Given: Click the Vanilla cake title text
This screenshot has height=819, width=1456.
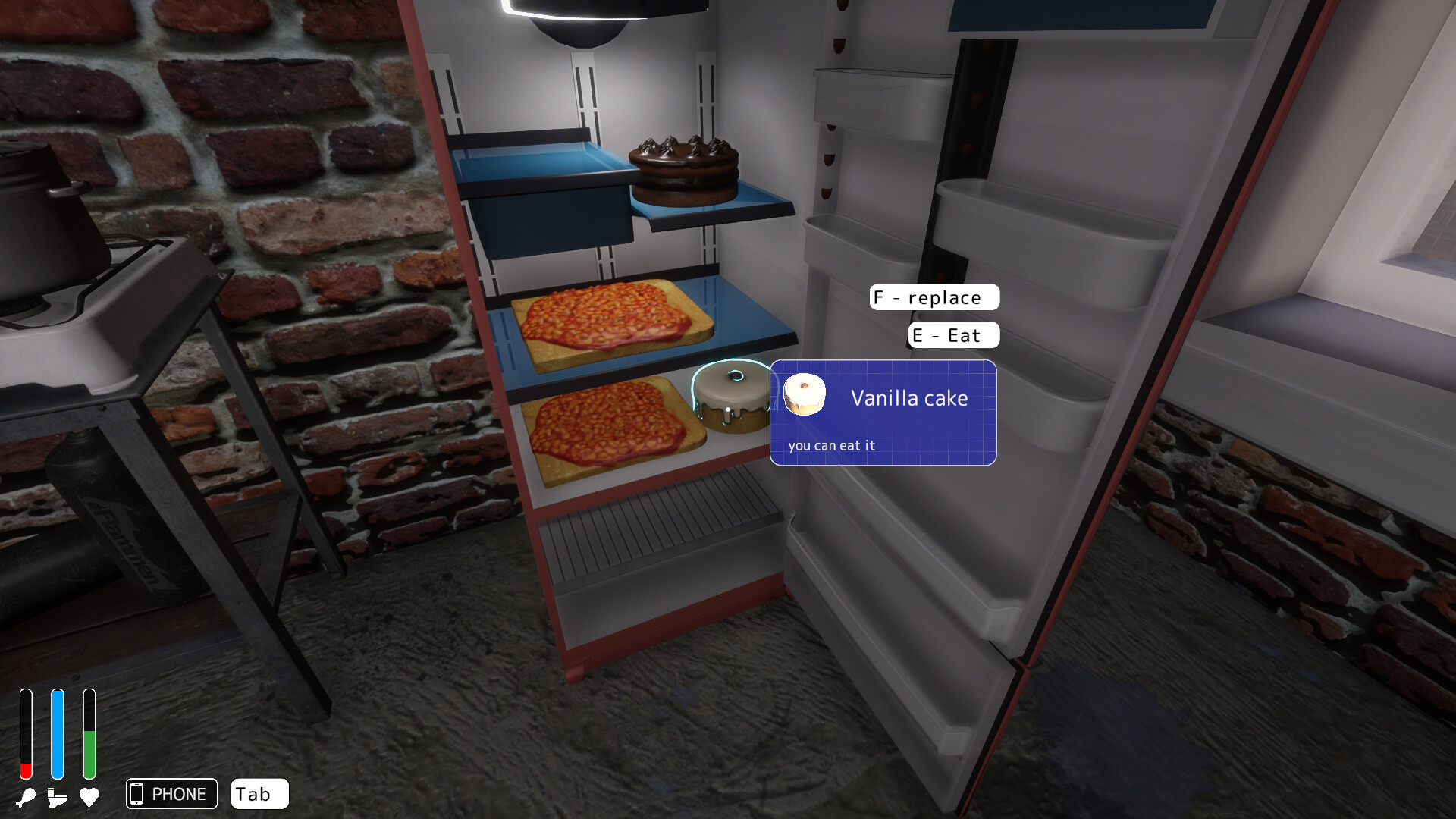Looking at the screenshot, I should pyautogui.click(x=909, y=397).
